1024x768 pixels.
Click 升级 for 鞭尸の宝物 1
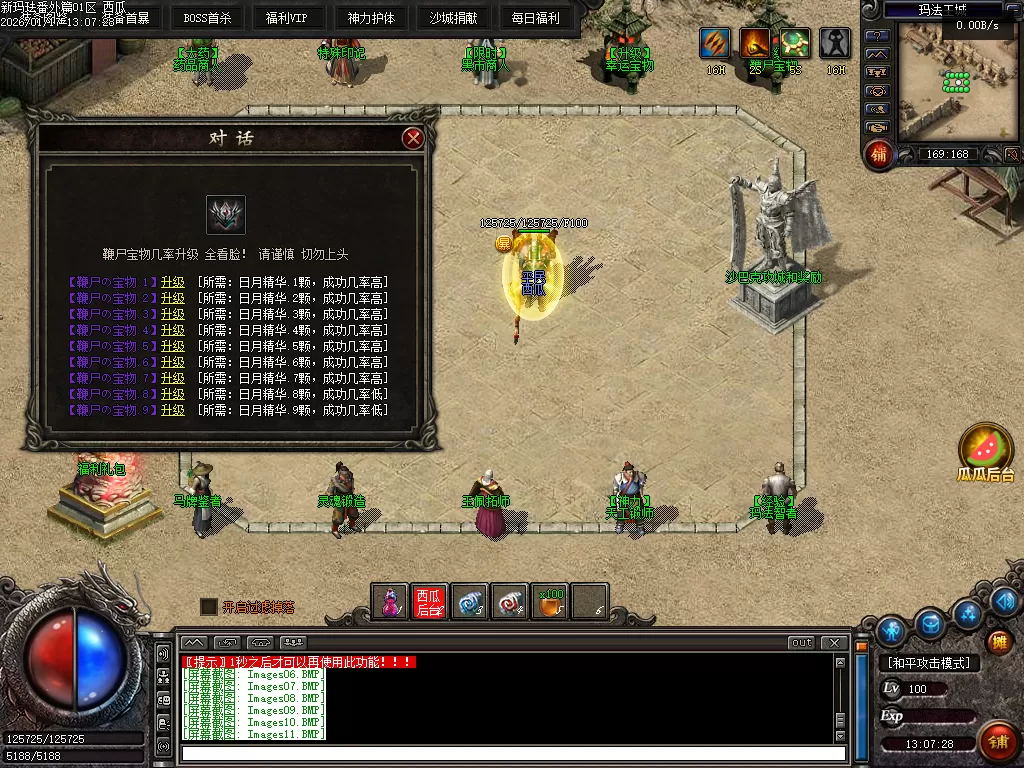pyautogui.click(x=173, y=282)
